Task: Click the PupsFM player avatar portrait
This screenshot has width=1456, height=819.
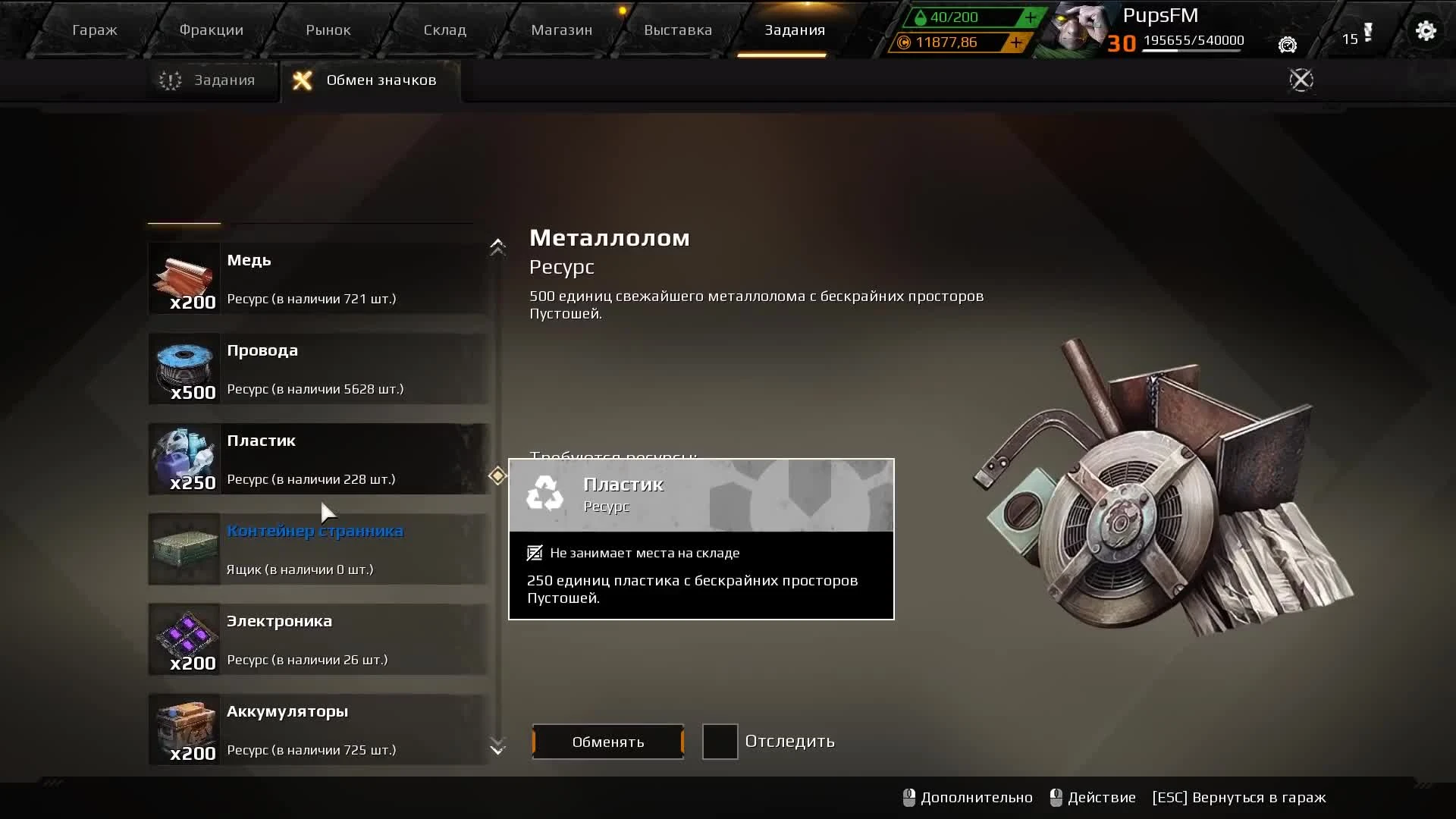Action: tap(1077, 30)
